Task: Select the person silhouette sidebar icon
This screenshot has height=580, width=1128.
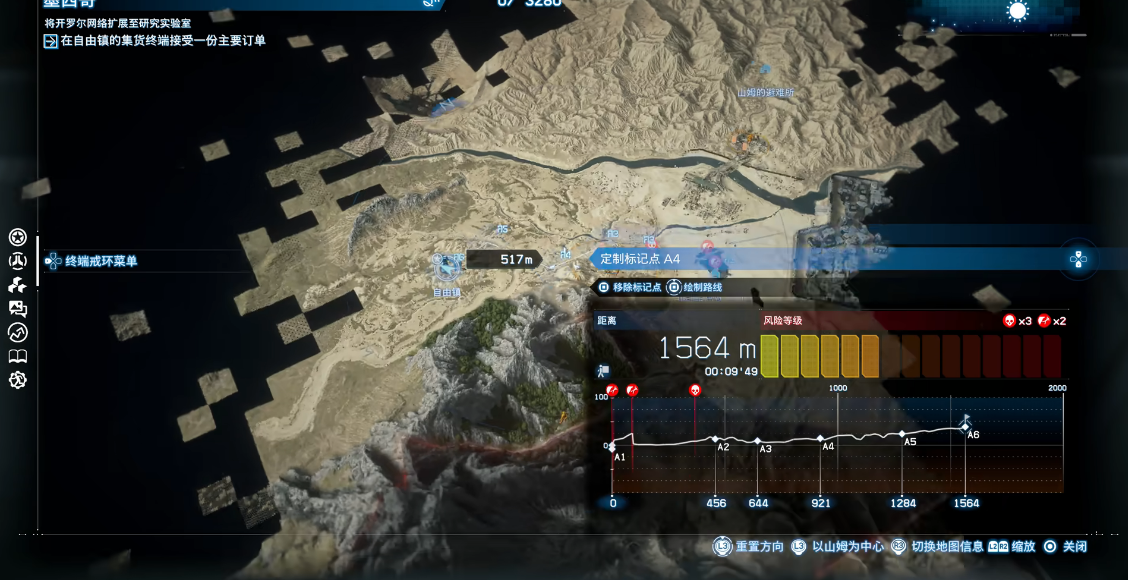Action: (x=17, y=261)
